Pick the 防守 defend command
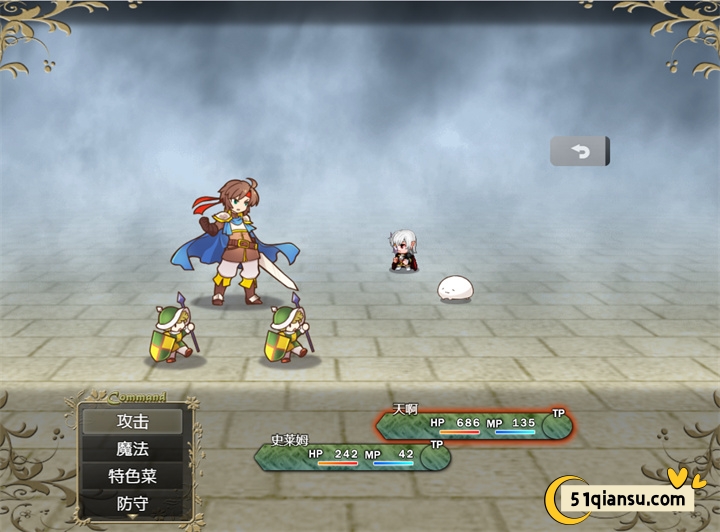The height and width of the screenshot is (532, 720). point(133,503)
